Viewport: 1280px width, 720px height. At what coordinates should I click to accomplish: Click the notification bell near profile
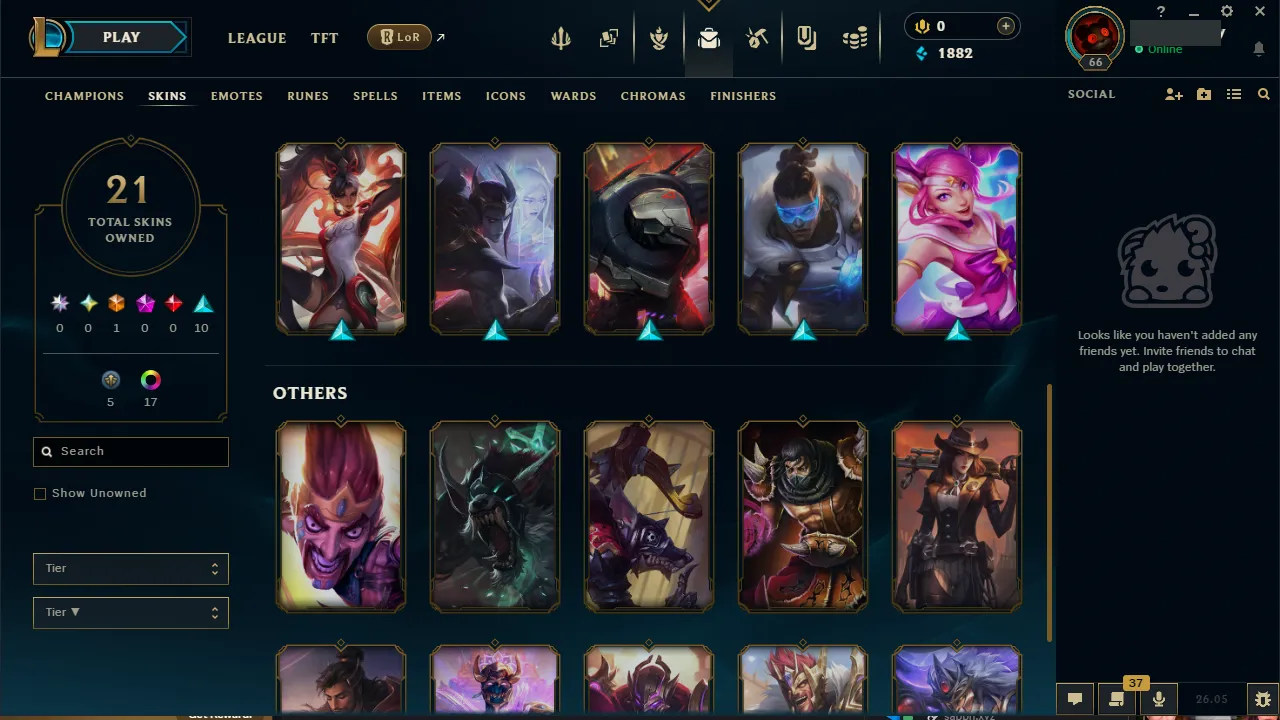pyautogui.click(x=1258, y=48)
